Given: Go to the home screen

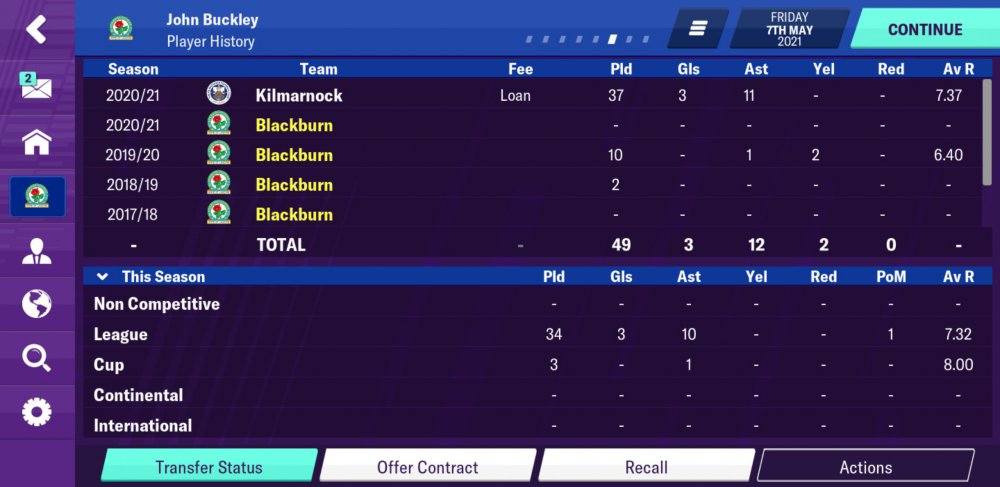Looking at the screenshot, I should point(36,142).
